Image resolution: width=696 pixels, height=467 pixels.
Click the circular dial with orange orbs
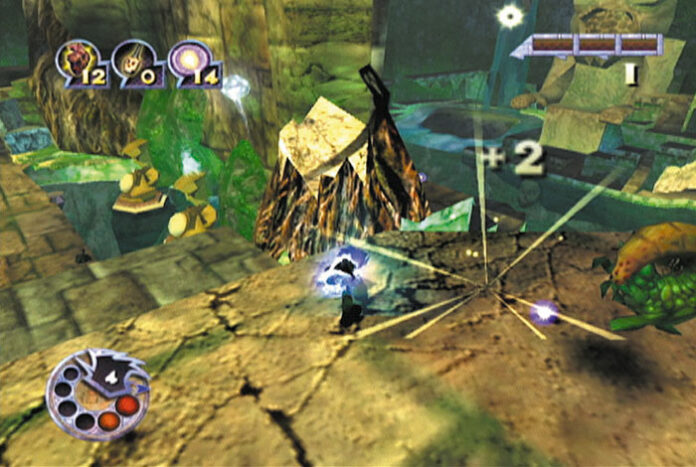pos(97,394)
